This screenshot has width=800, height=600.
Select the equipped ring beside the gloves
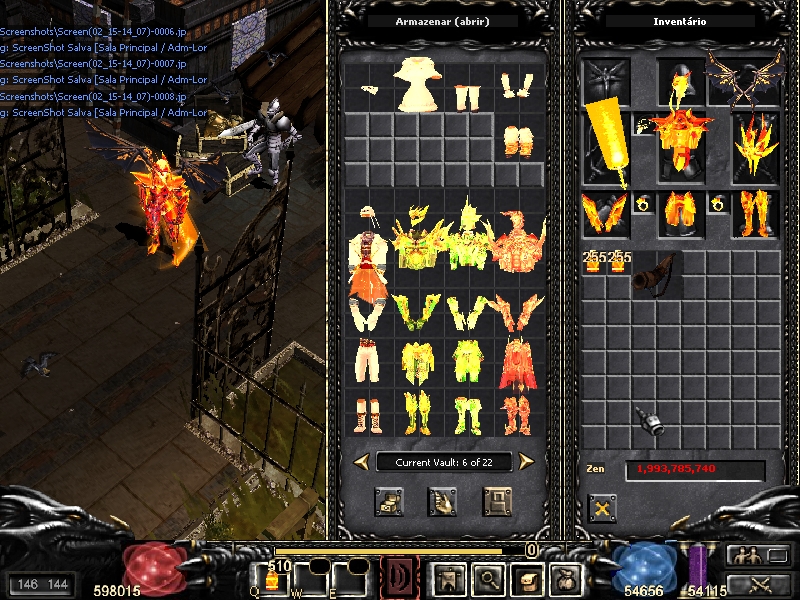pyautogui.click(x=642, y=203)
